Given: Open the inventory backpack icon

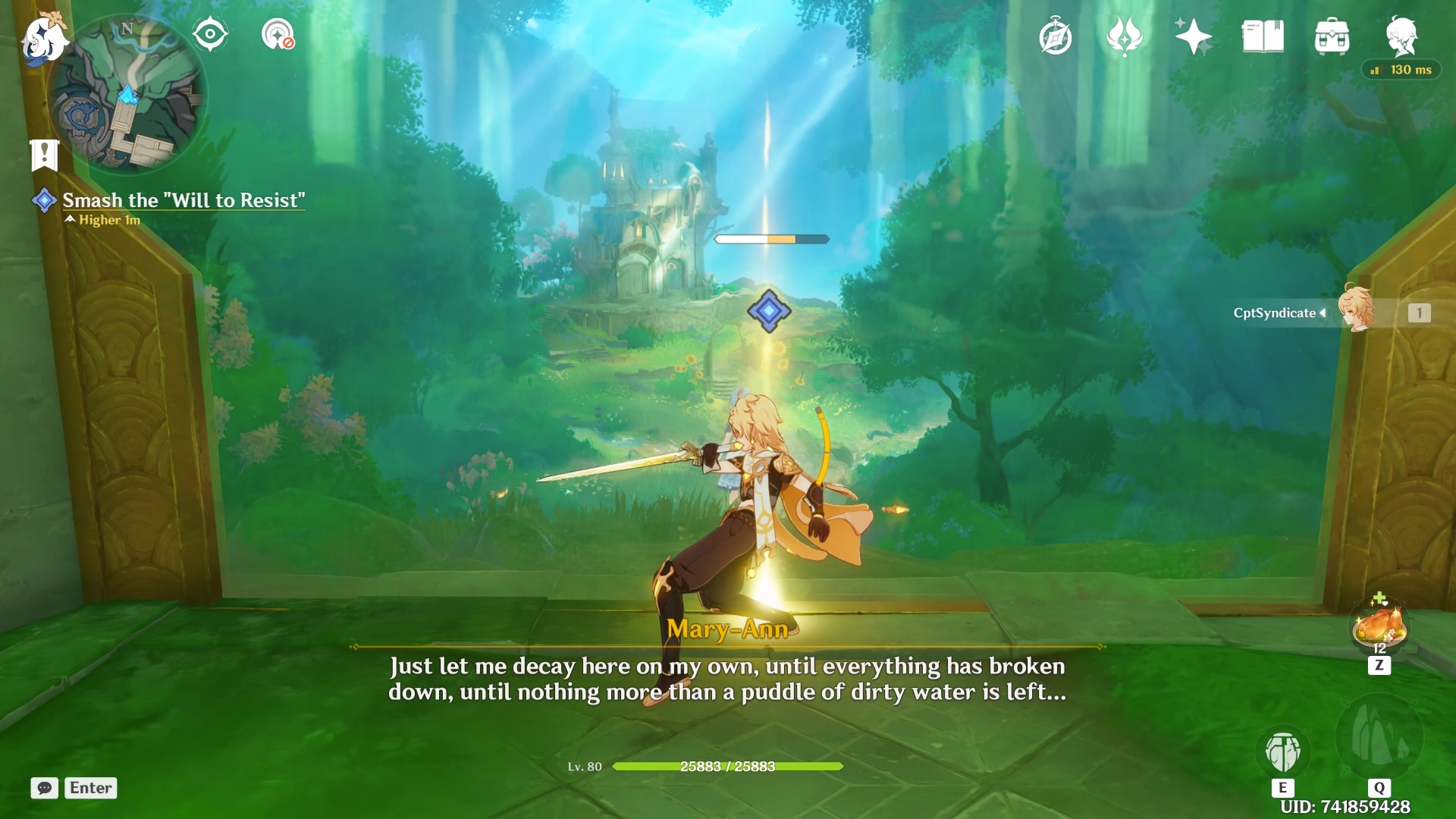Looking at the screenshot, I should tap(1332, 37).
